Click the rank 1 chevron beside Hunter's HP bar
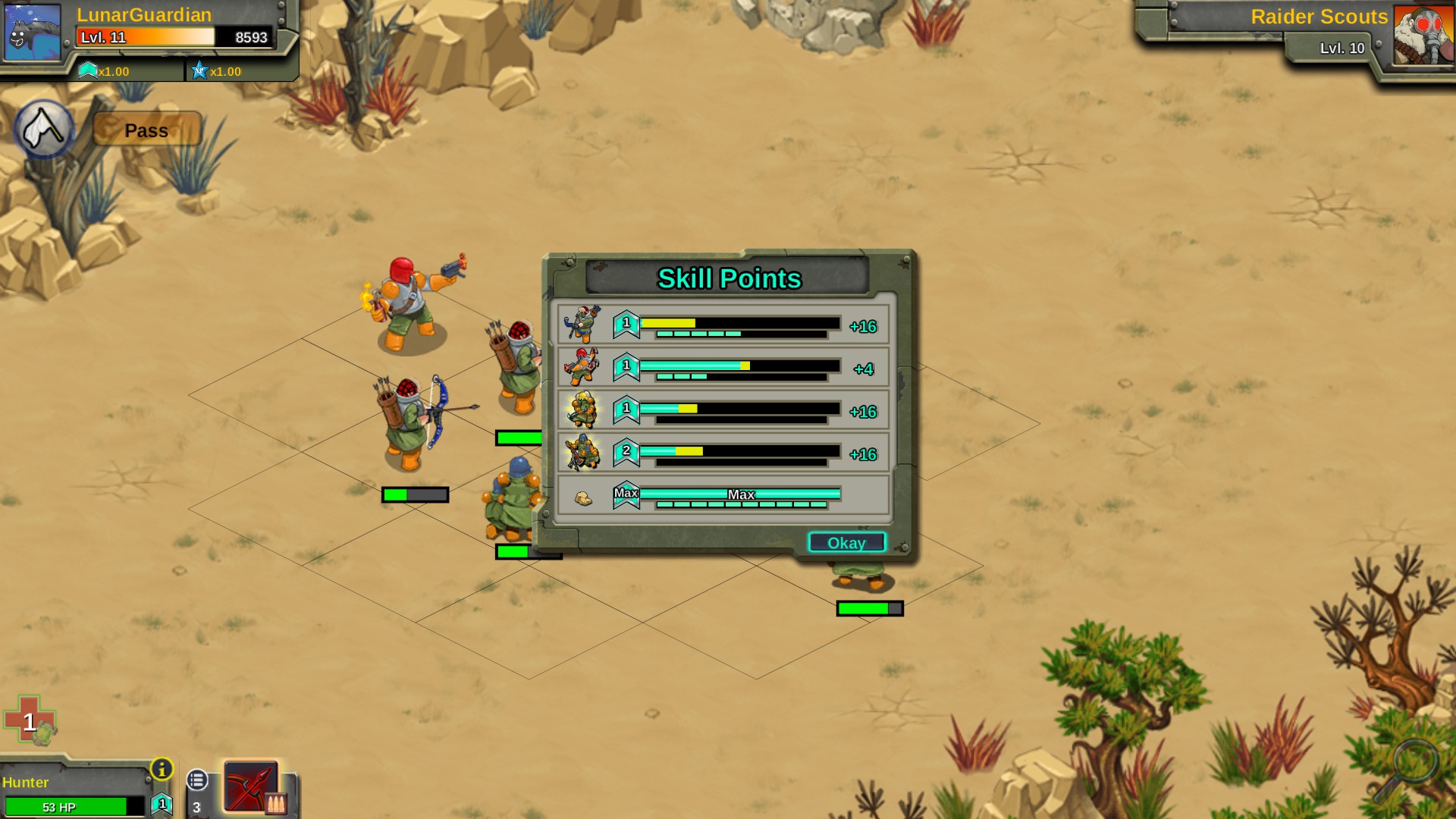The height and width of the screenshot is (819, 1456). pos(162,805)
